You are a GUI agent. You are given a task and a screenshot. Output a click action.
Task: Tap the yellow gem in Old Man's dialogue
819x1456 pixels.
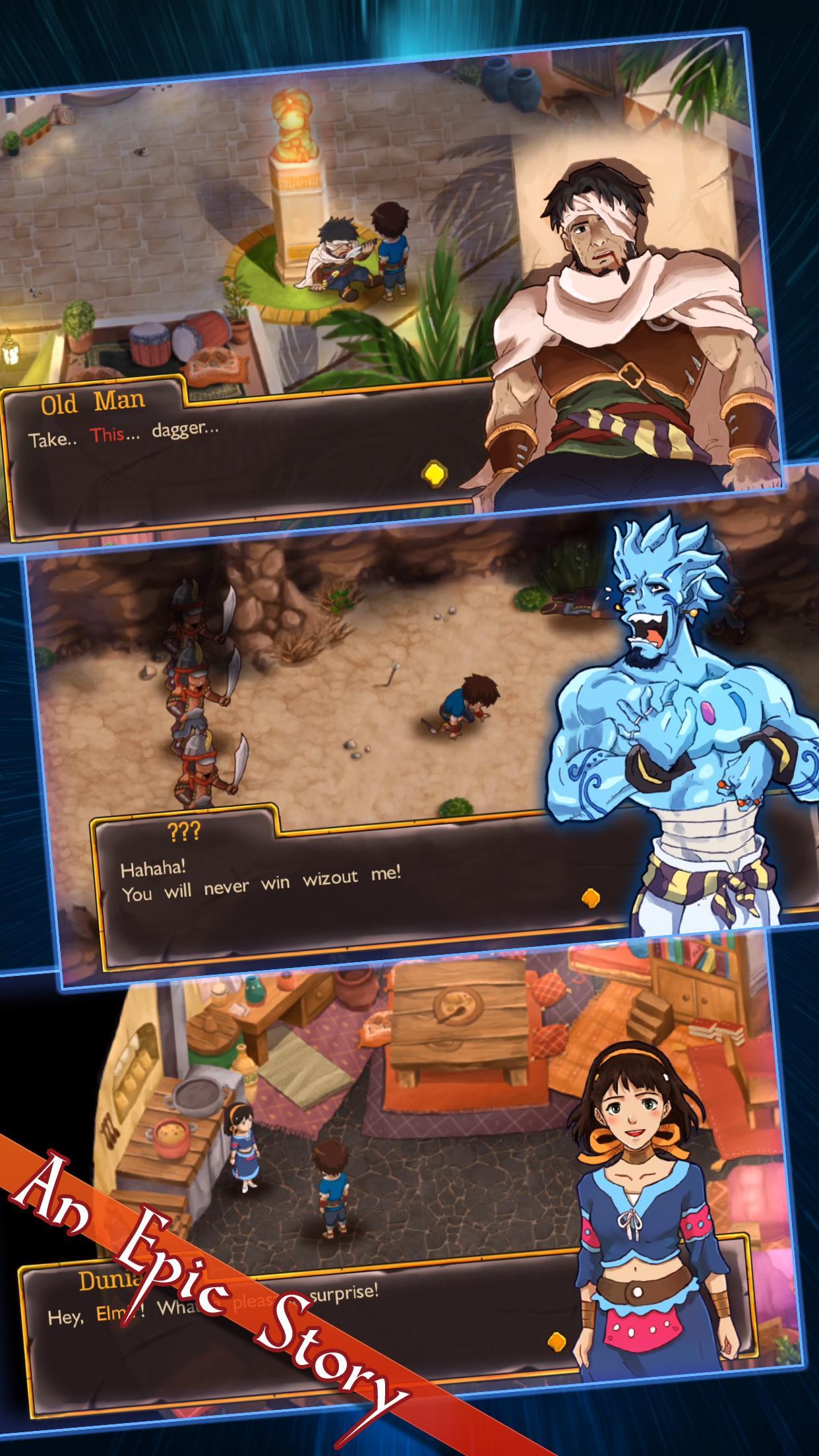point(433,473)
